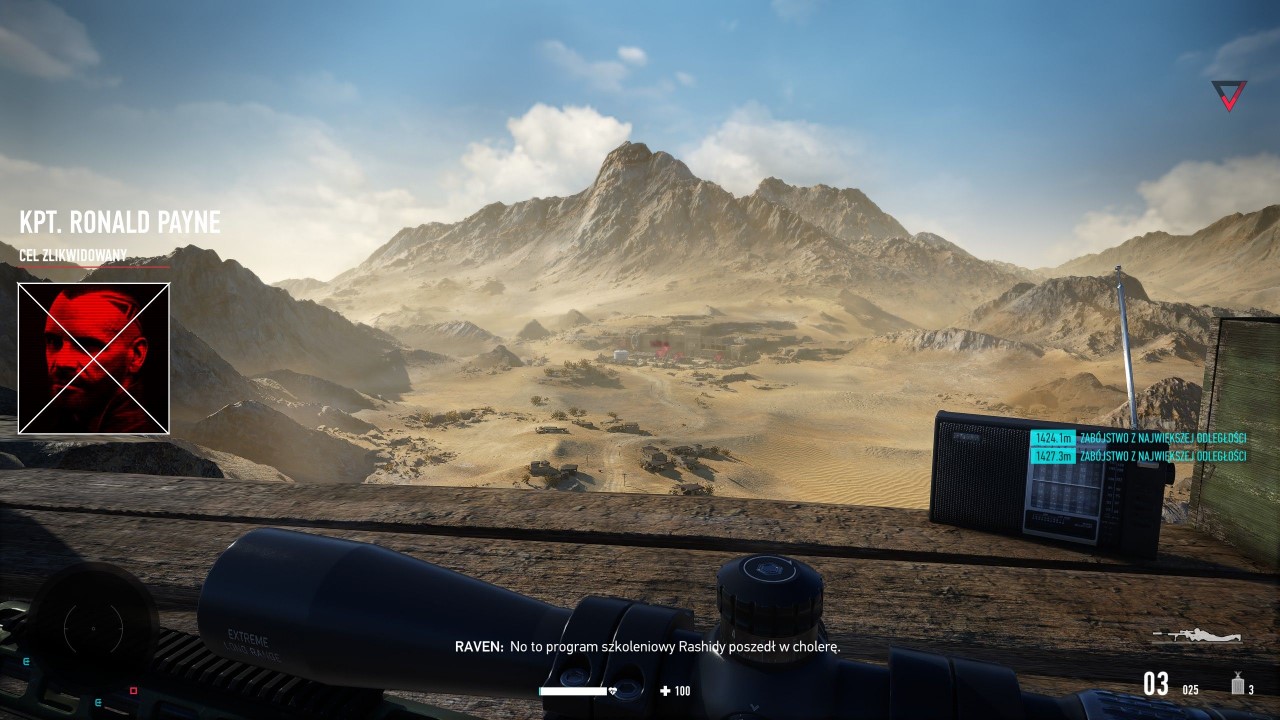1280x720 pixels.
Task: Click the prone sniper rifle weapon icon
Action: 1196,635
